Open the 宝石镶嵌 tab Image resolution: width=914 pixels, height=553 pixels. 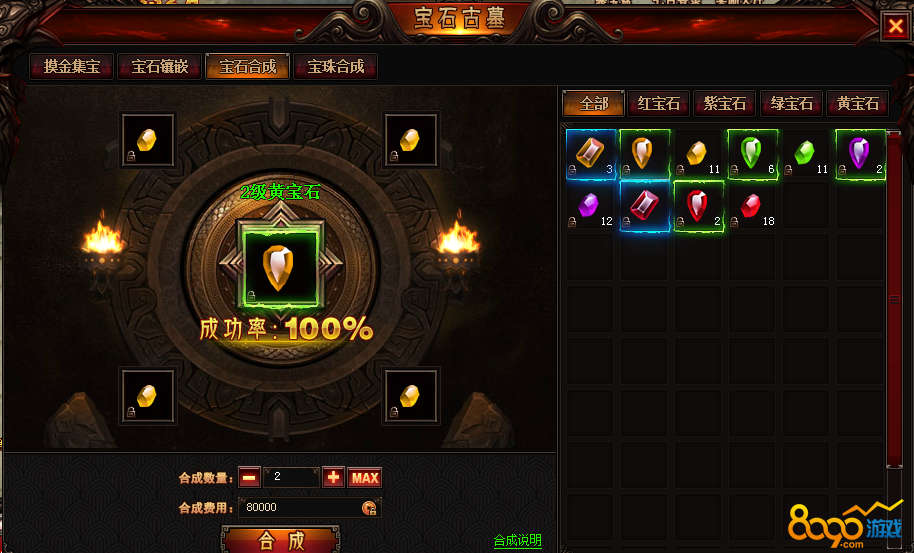pos(160,68)
